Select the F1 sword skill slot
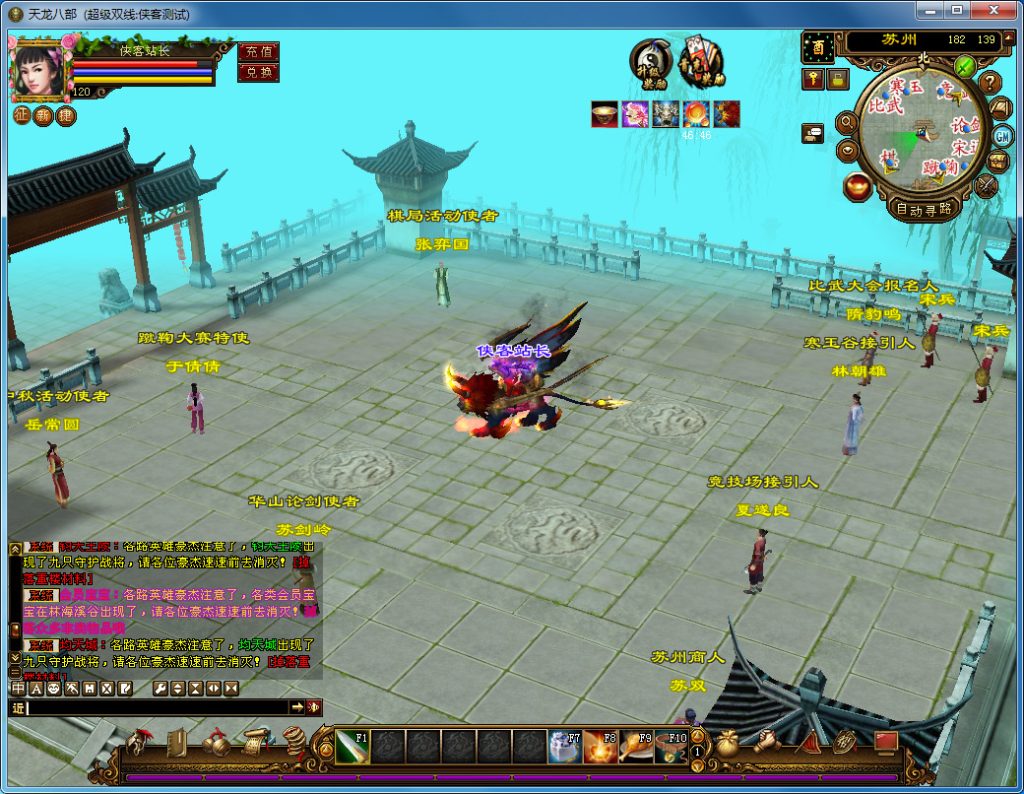Image resolution: width=1024 pixels, height=794 pixels. point(352,746)
